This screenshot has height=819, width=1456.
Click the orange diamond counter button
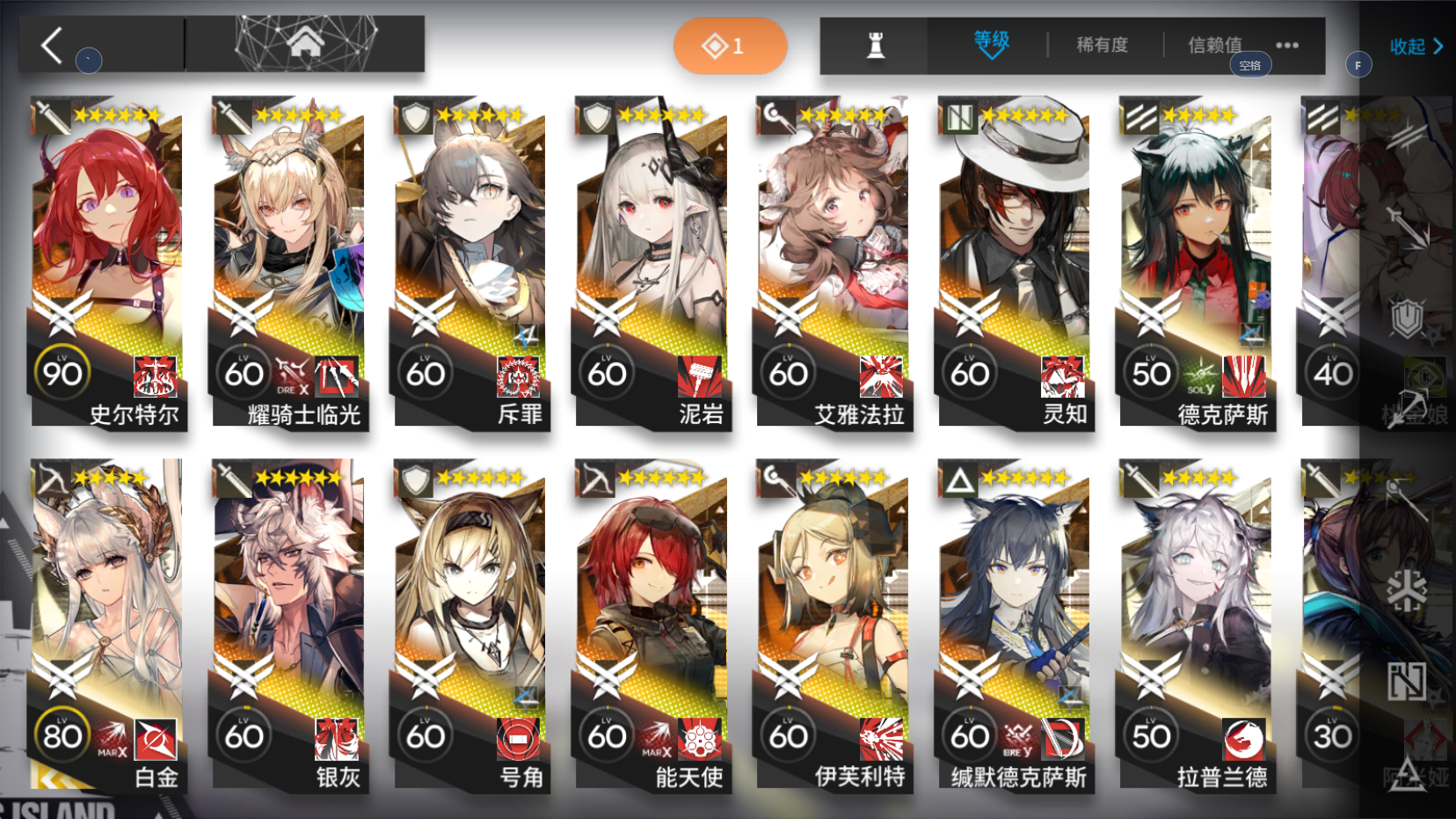tap(730, 46)
